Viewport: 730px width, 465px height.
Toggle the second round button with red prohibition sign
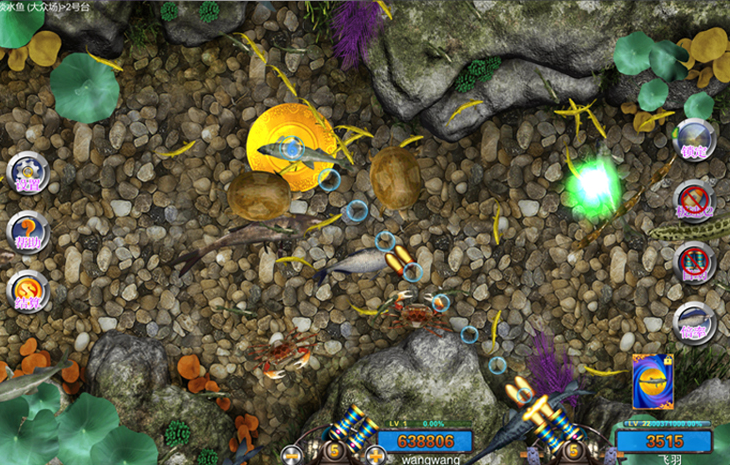694,200
